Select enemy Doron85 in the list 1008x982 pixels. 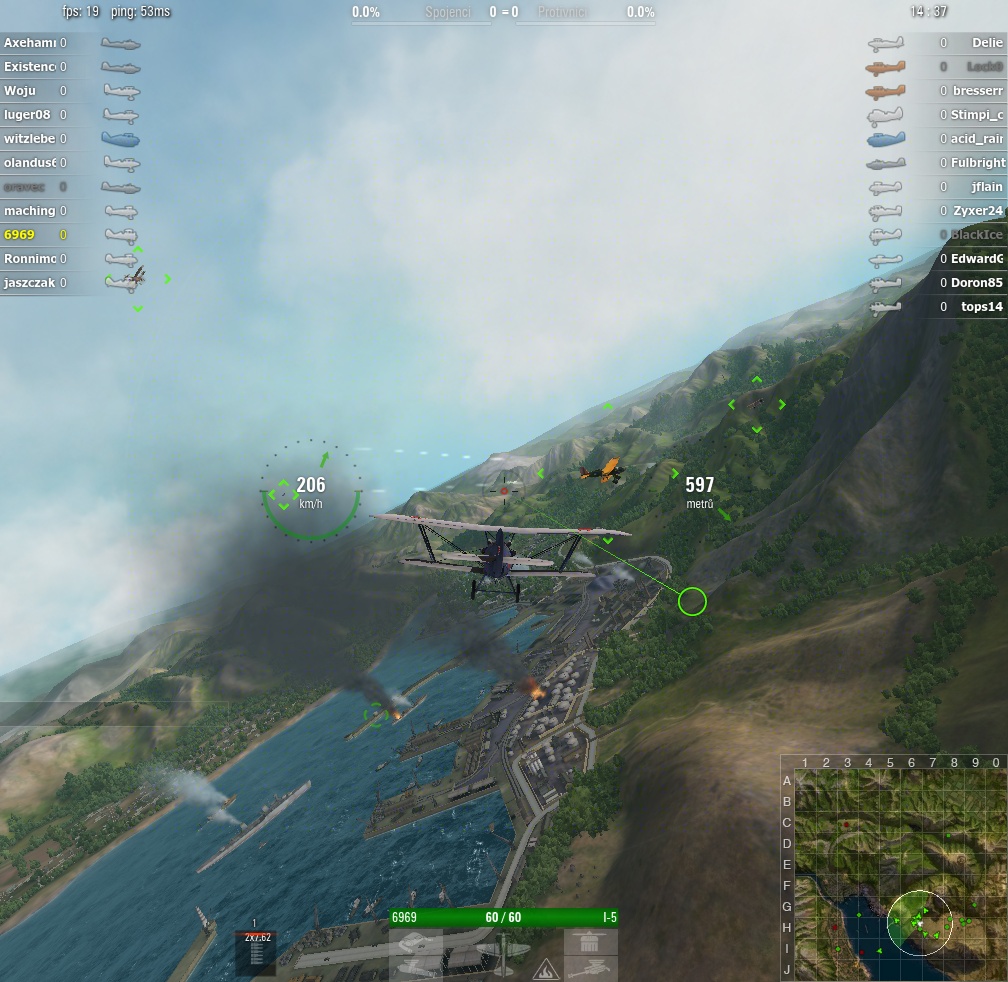[976, 283]
